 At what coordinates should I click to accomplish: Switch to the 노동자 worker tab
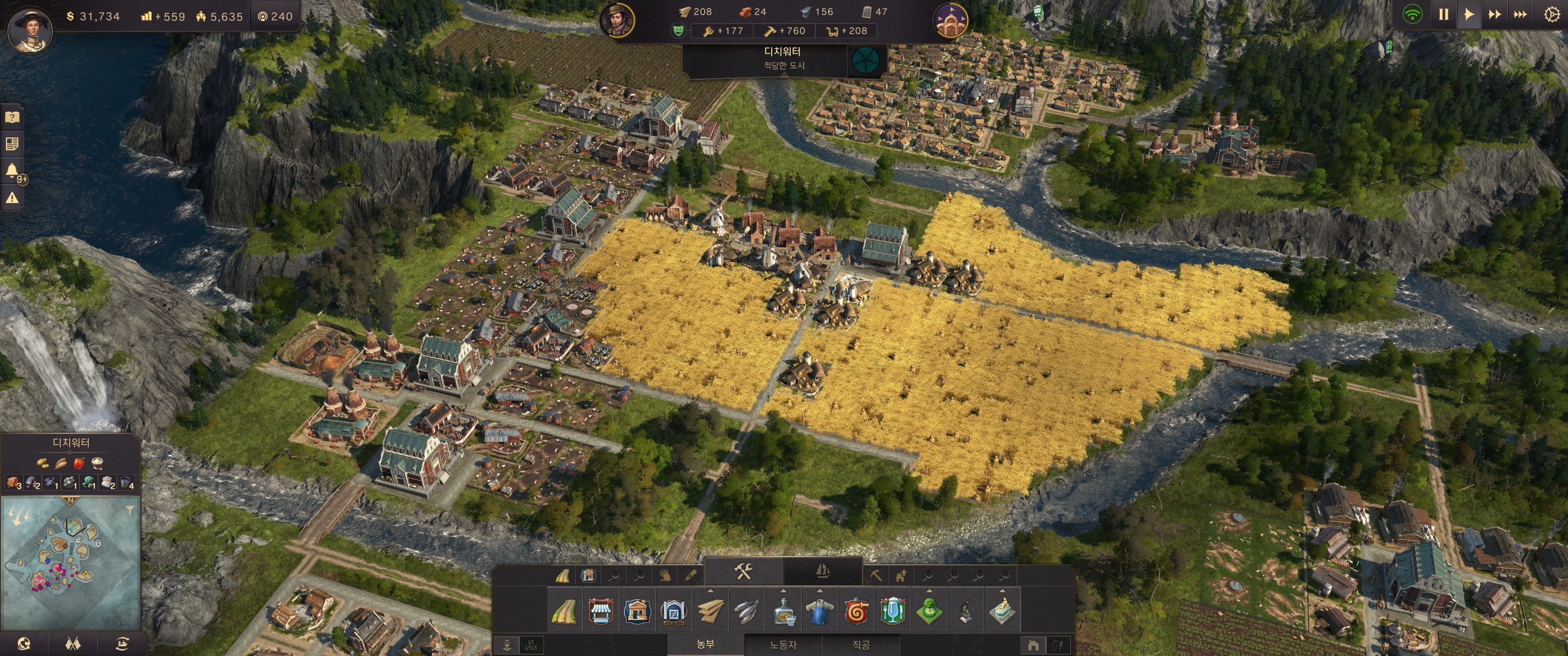tap(783, 645)
